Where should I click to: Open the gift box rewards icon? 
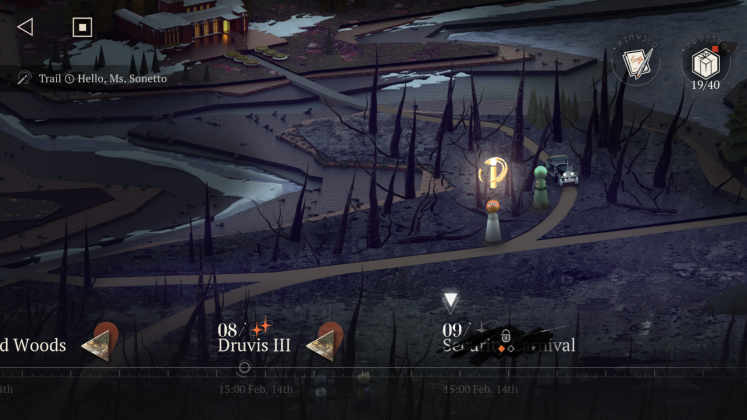704,61
